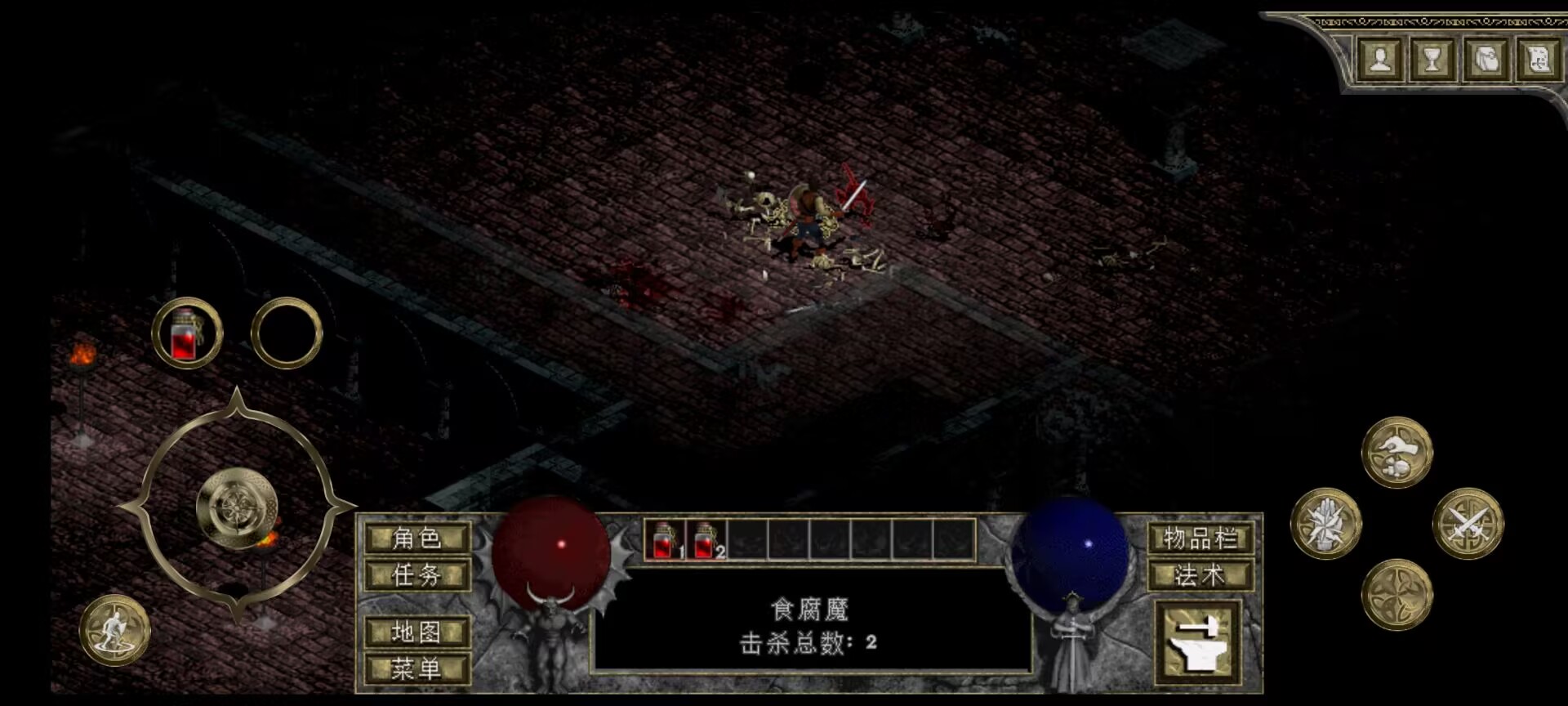Tap the empty round quick-use ring
1568x706 pixels.
click(x=287, y=333)
